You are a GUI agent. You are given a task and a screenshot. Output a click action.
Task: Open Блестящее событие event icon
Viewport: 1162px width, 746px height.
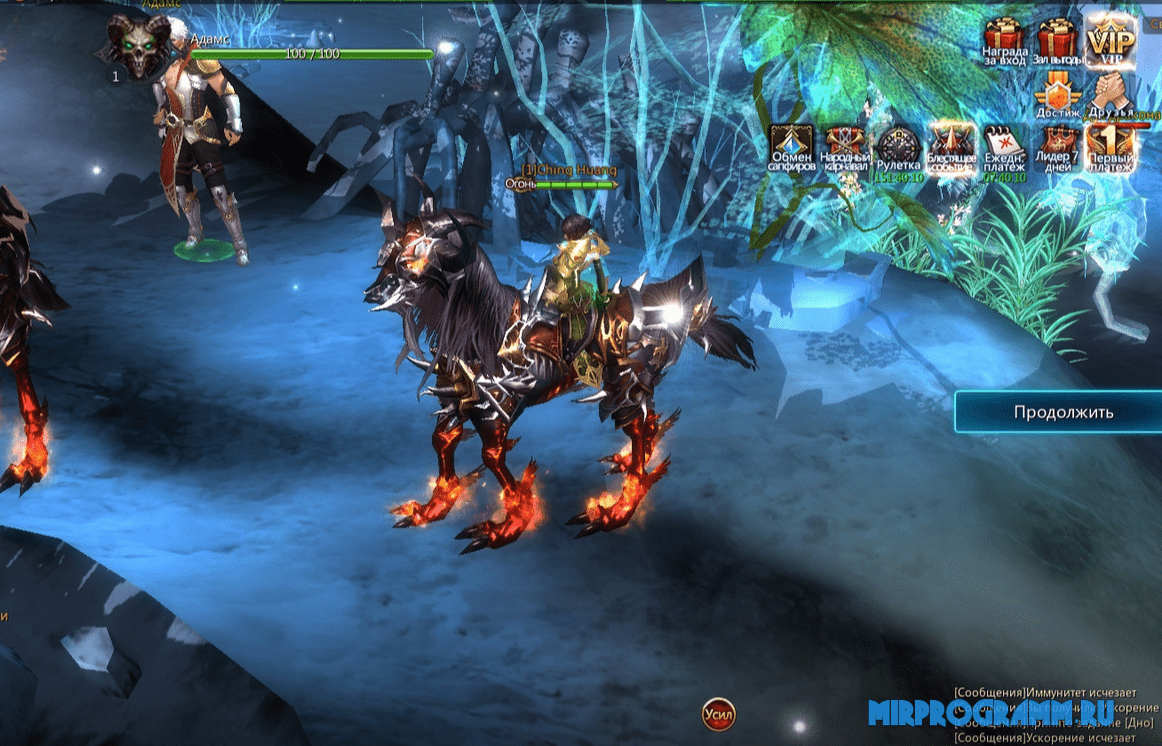pyautogui.click(x=951, y=148)
